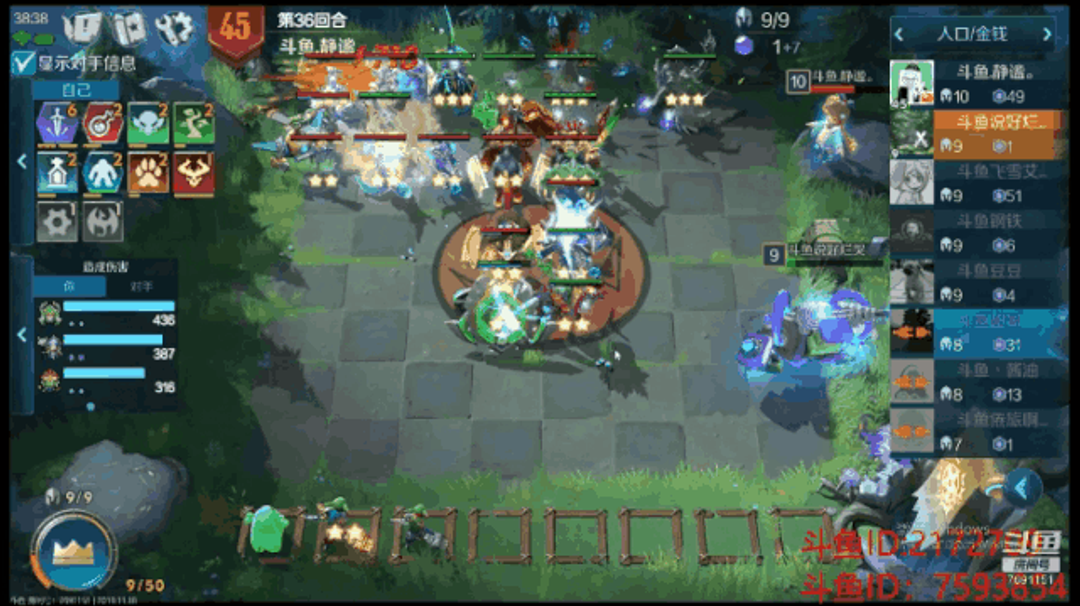Collapse the synergy panel with left arrow

[21, 160]
